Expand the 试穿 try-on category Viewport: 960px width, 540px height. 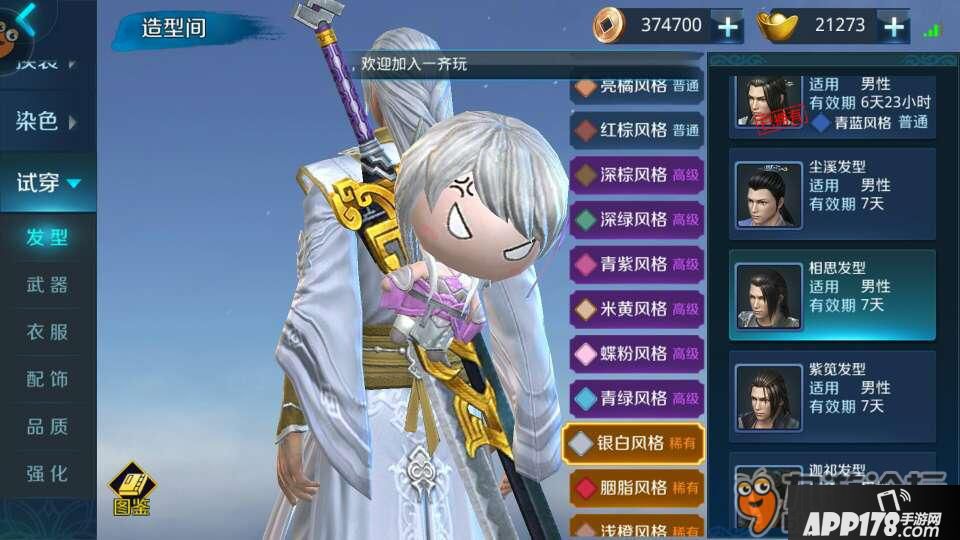48,183
